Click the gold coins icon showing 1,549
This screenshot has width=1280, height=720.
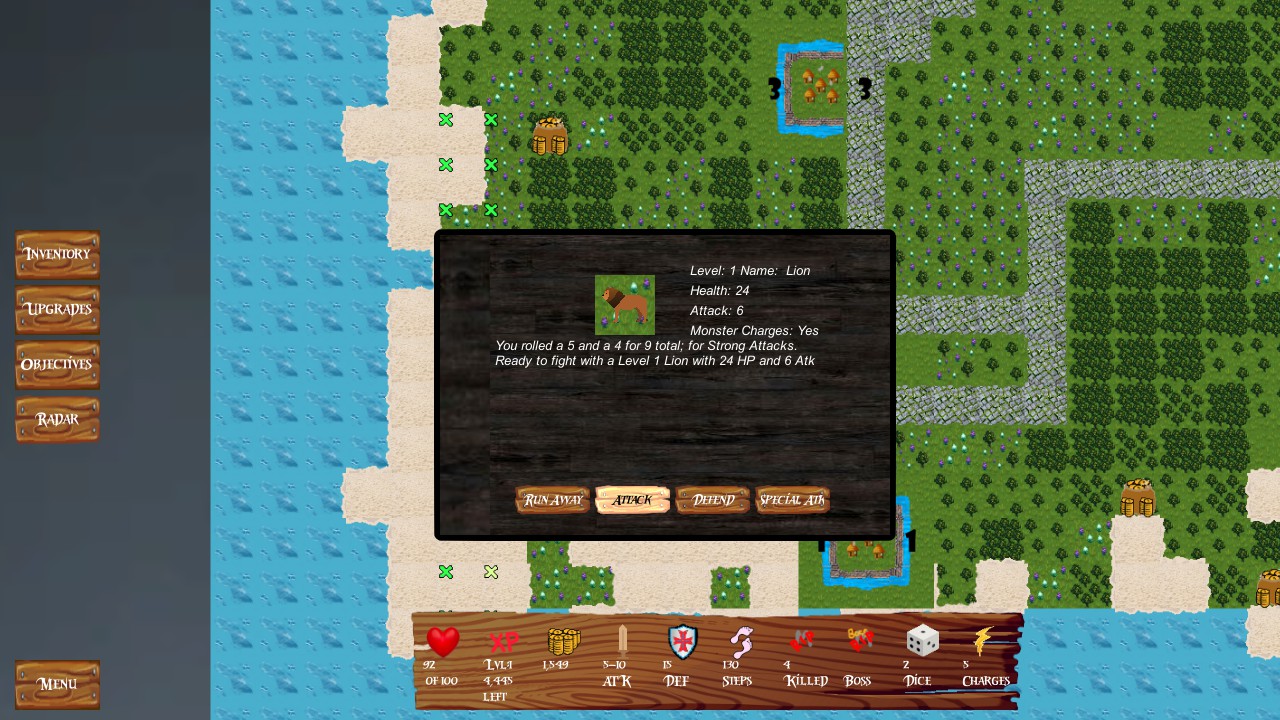click(561, 643)
